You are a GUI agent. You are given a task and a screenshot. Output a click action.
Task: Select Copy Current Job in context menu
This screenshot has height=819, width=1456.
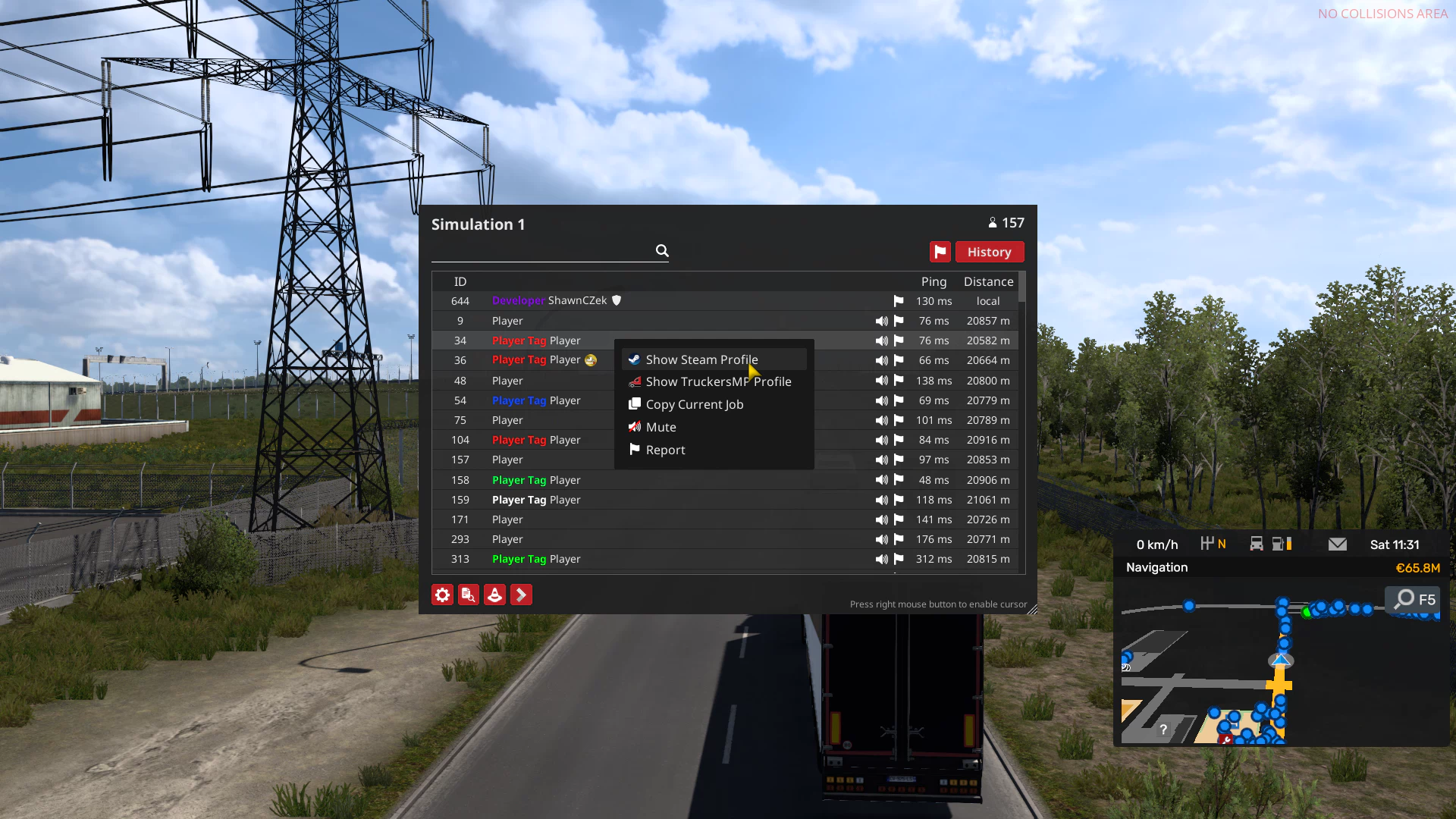pyautogui.click(x=695, y=404)
